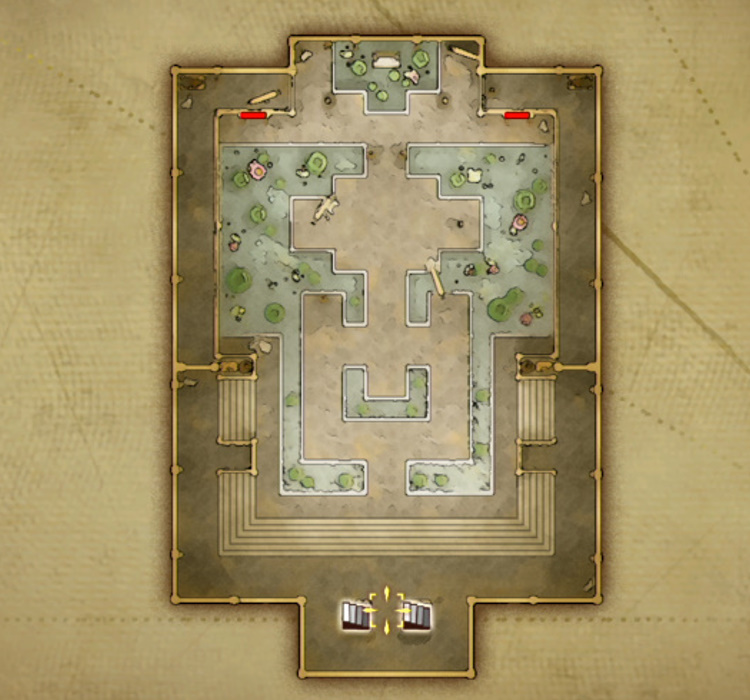Click the right red door marker
The width and height of the screenshot is (750, 700).
[516, 116]
